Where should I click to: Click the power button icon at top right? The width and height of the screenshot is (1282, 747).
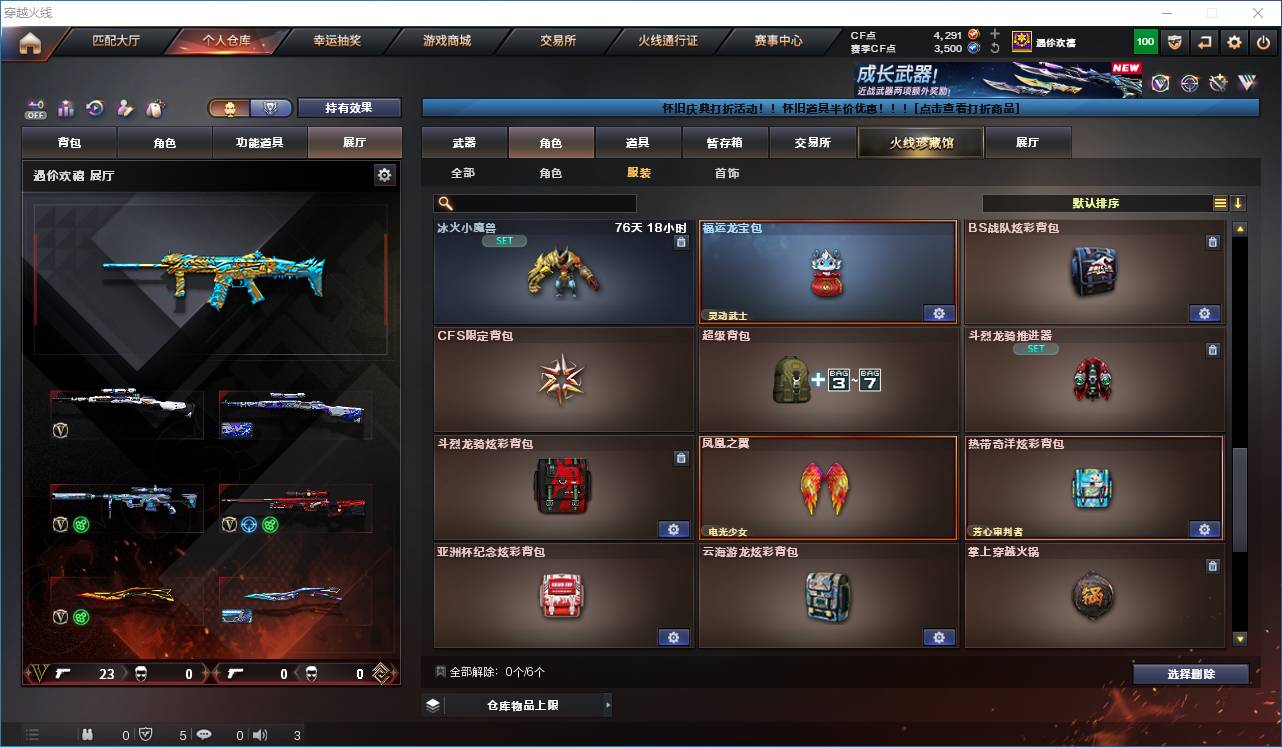[x=1265, y=42]
